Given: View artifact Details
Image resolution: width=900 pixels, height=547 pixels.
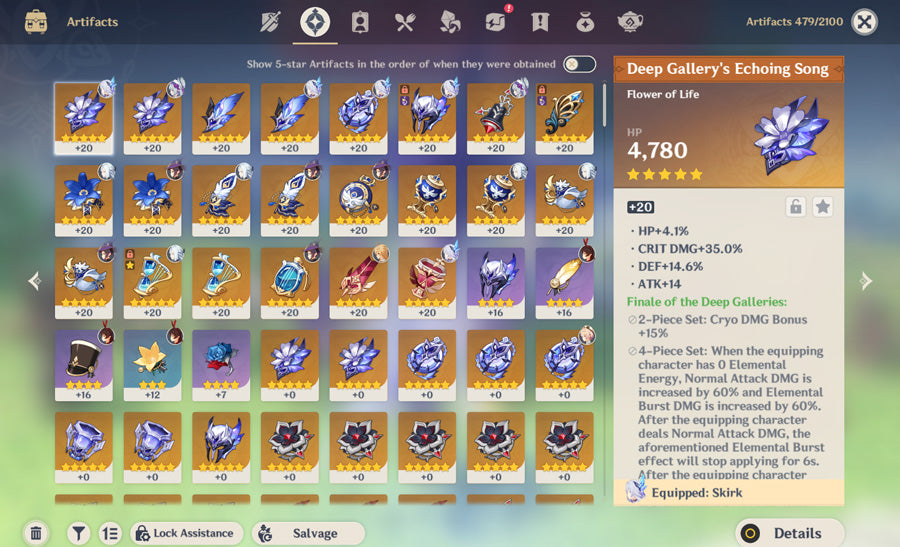Looking at the screenshot, I should pyautogui.click(x=788, y=533).
